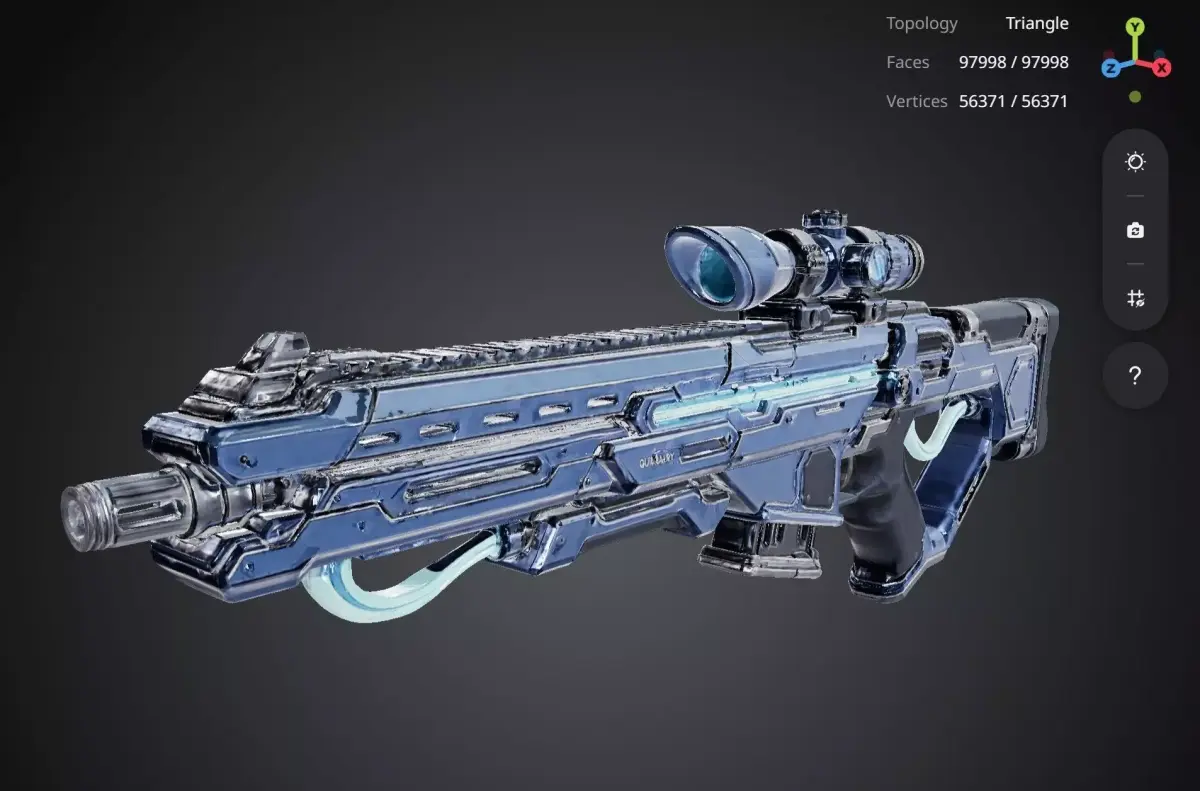Screen dimensions: 1200x791
Task: Open the lighting settings sun icon
Action: (x=1135, y=162)
